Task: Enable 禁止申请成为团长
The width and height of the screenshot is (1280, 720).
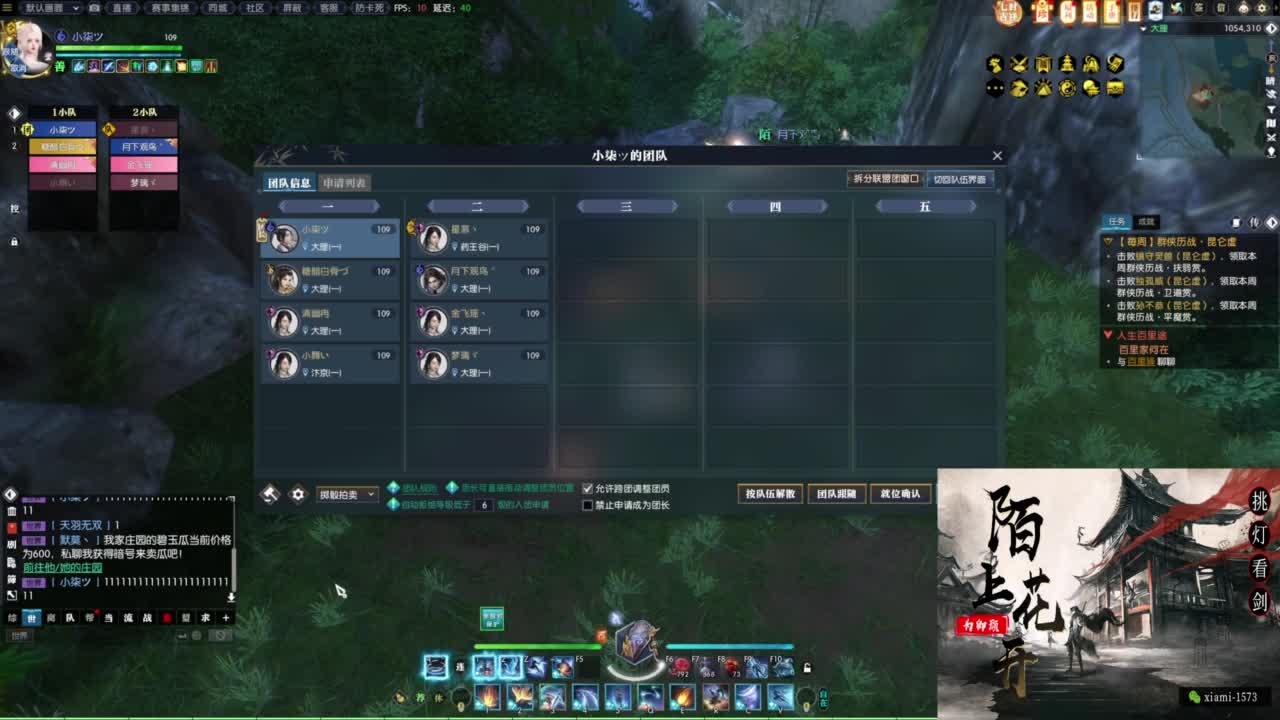Action: pos(587,503)
